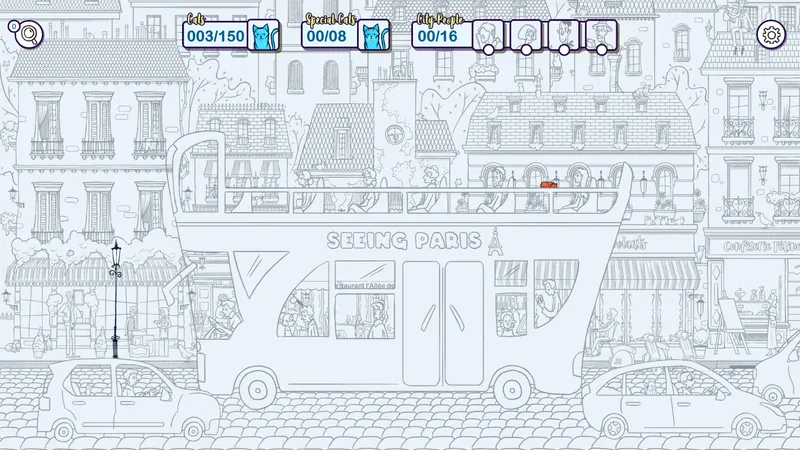The image size is (800, 450).
Task: Open the gear settings menu
Action: (771, 35)
